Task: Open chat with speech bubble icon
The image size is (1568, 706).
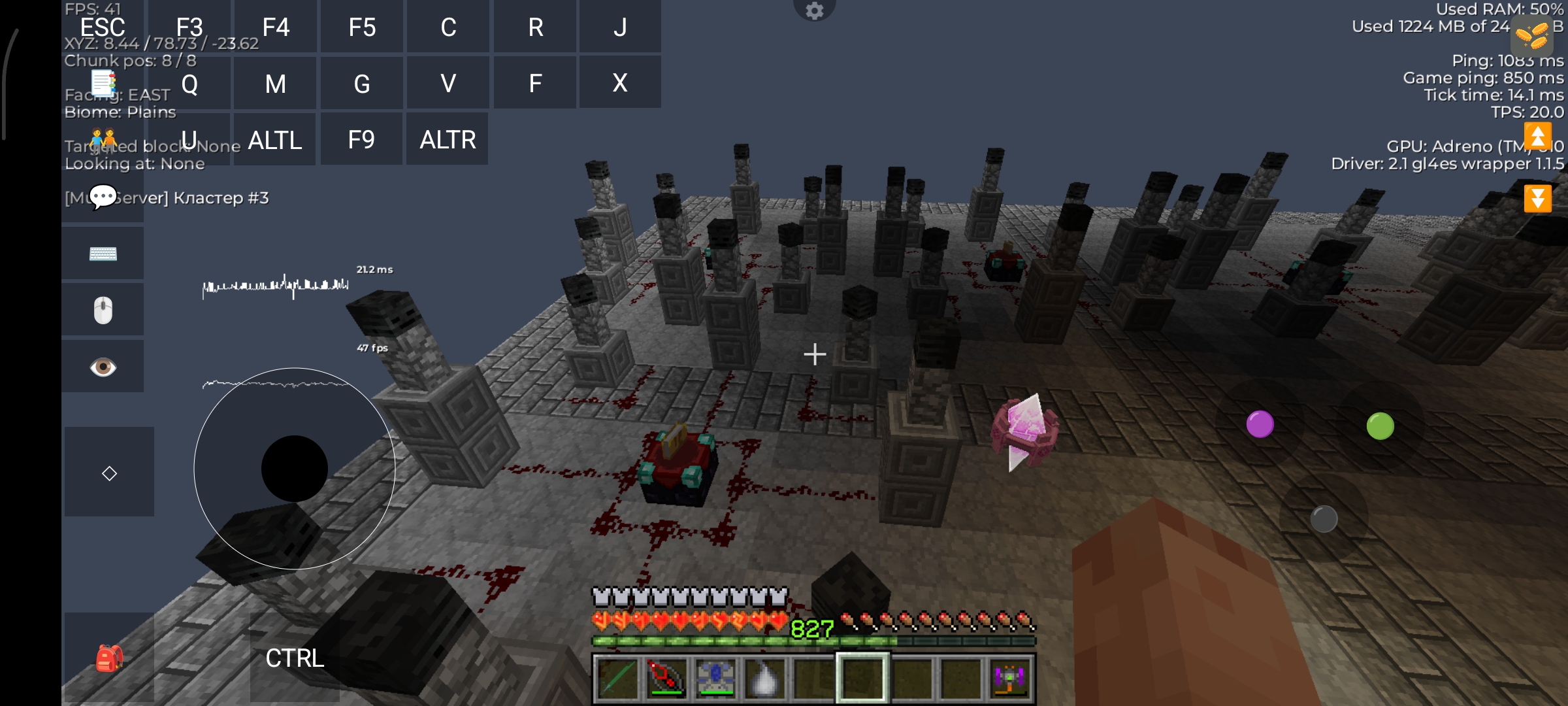Action: click(x=103, y=197)
